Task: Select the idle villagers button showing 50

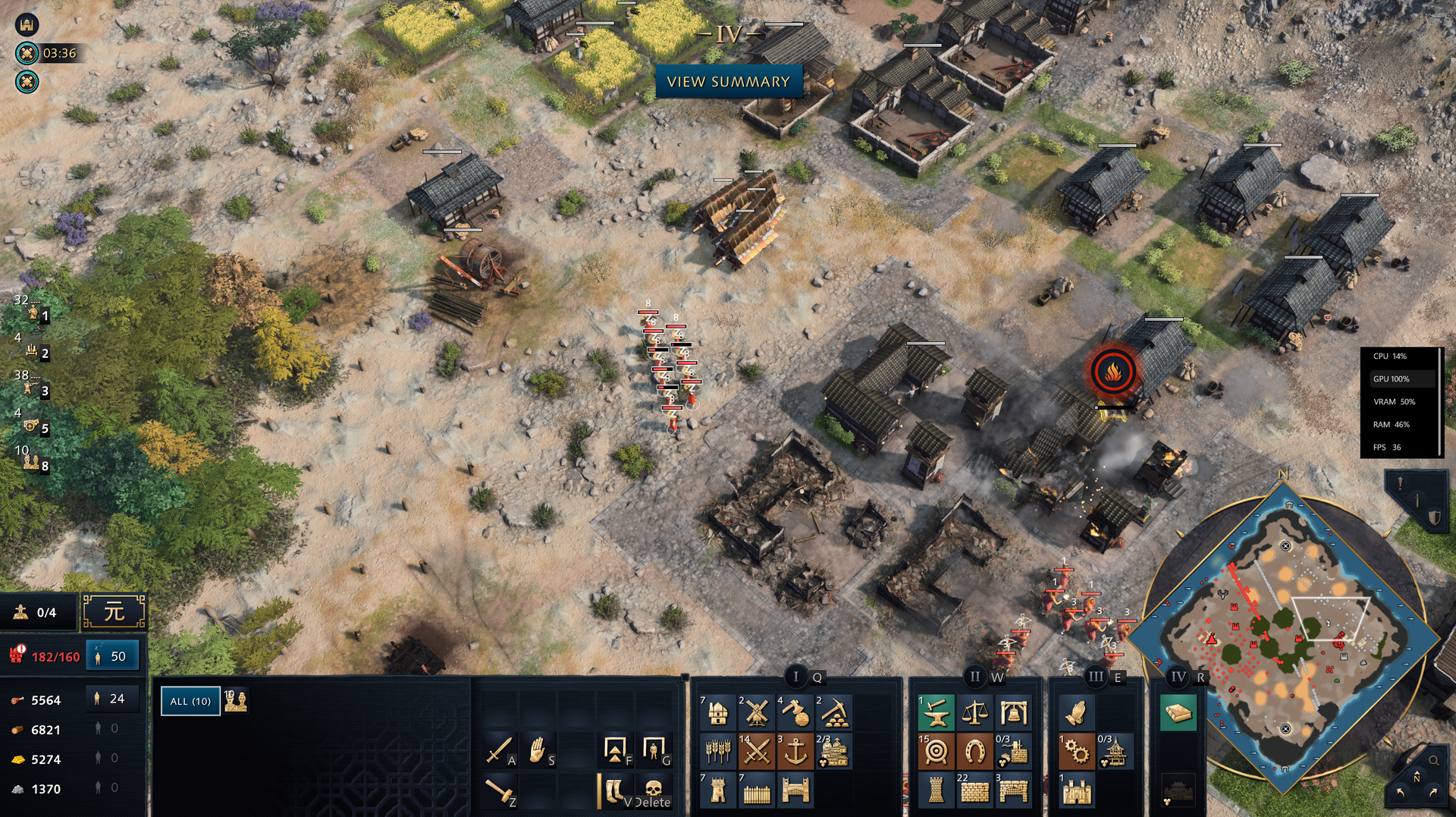Action: point(113,656)
